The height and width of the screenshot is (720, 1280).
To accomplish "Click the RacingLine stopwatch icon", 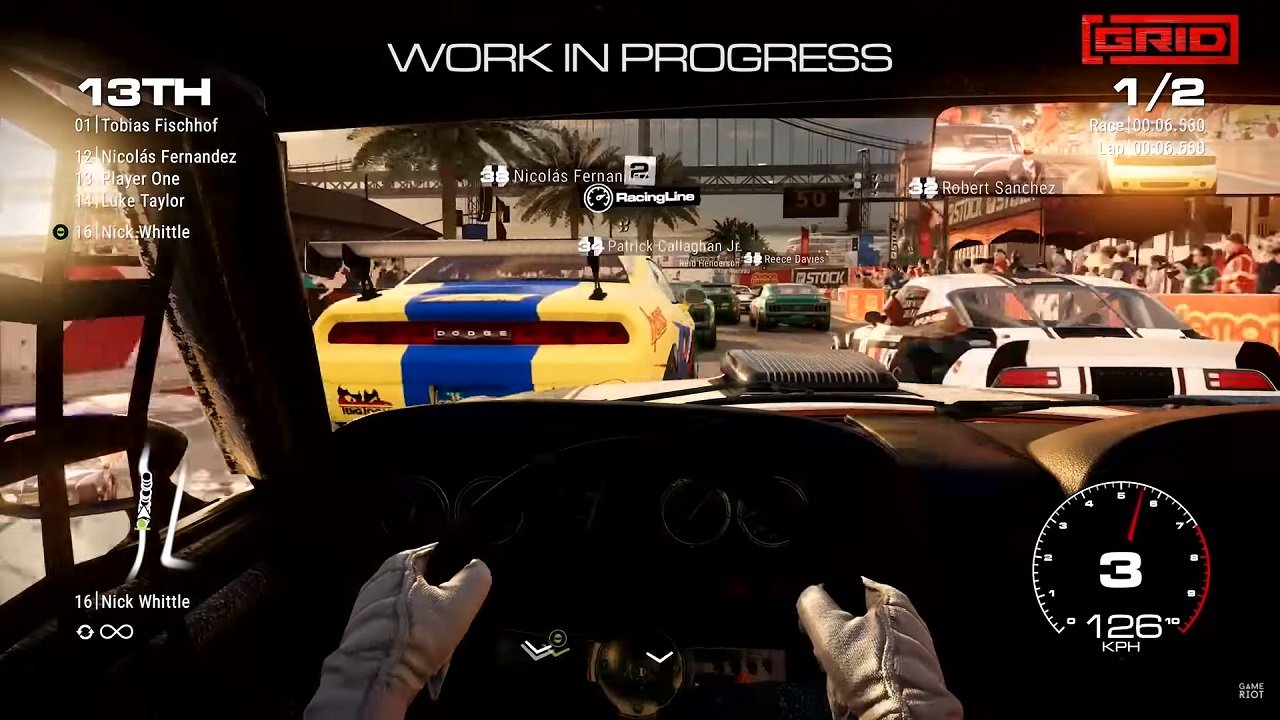I will point(597,197).
